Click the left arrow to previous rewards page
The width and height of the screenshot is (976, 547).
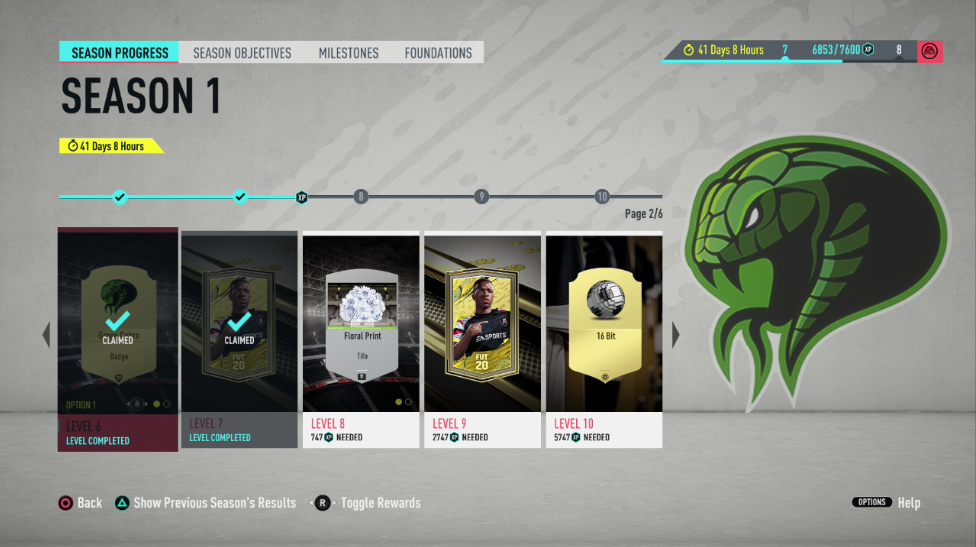pyautogui.click(x=46, y=335)
